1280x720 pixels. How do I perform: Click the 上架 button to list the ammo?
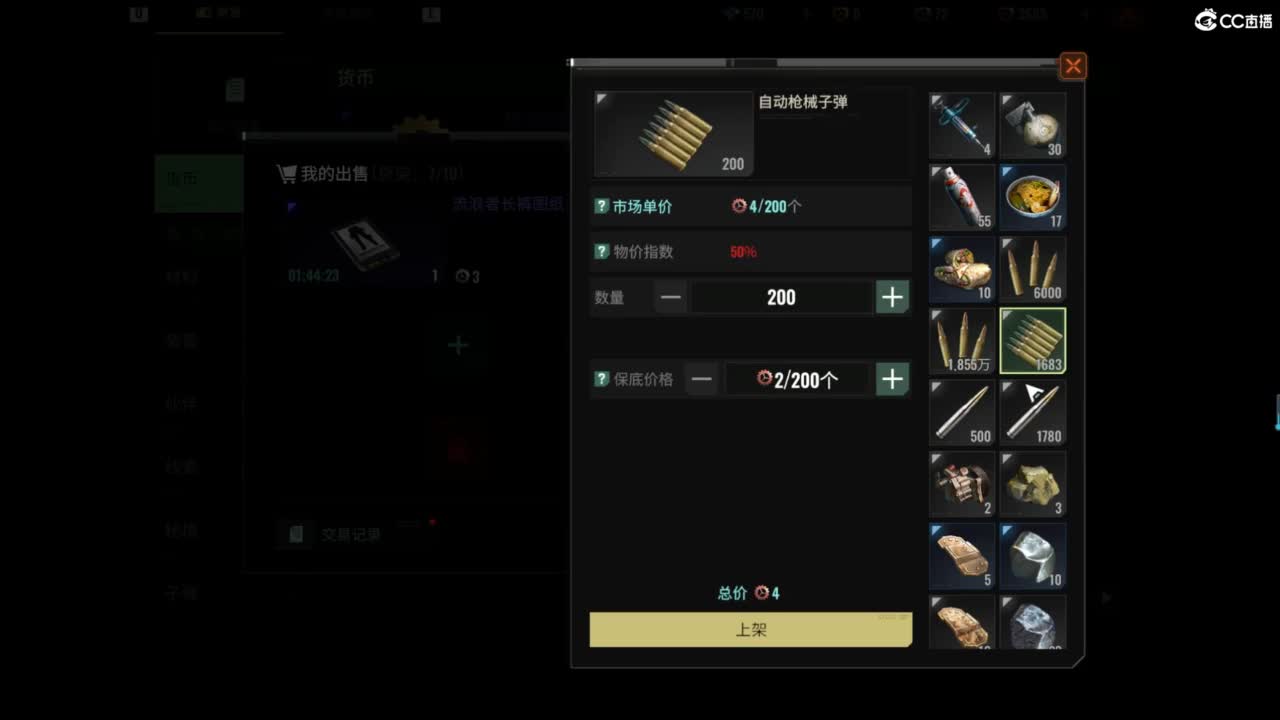(750, 629)
